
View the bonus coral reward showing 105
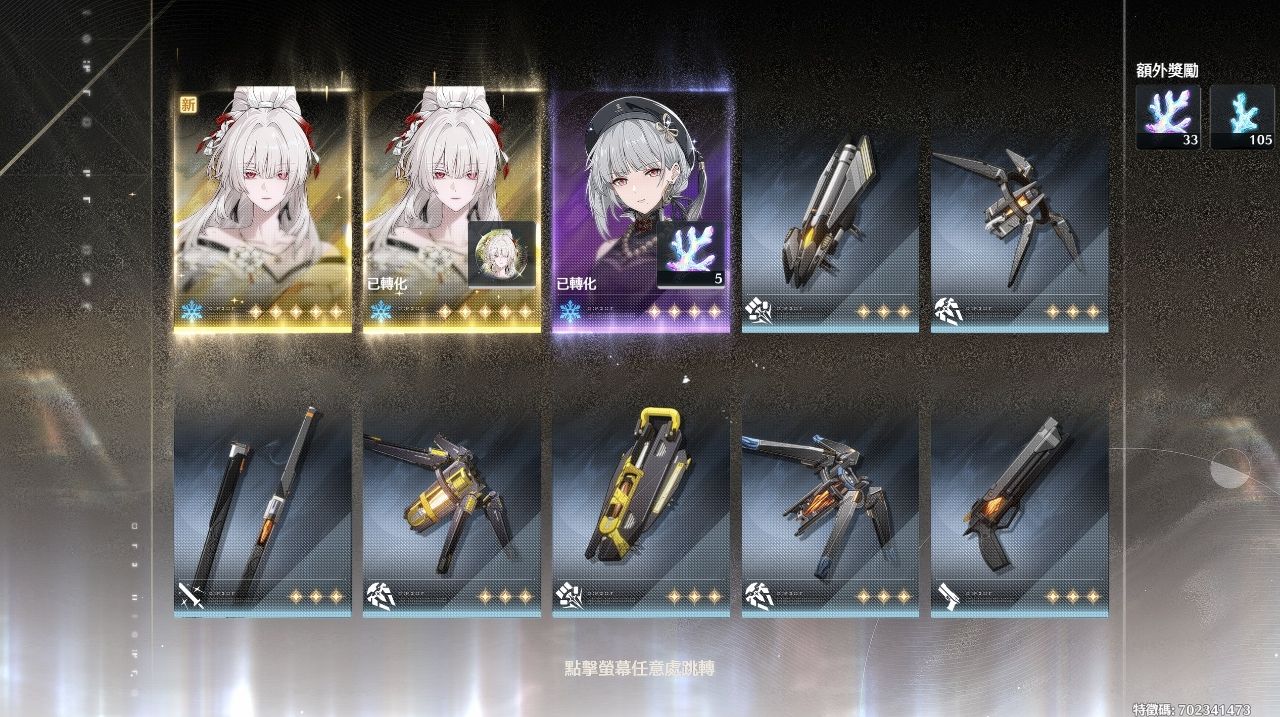(x=1242, y=117)
